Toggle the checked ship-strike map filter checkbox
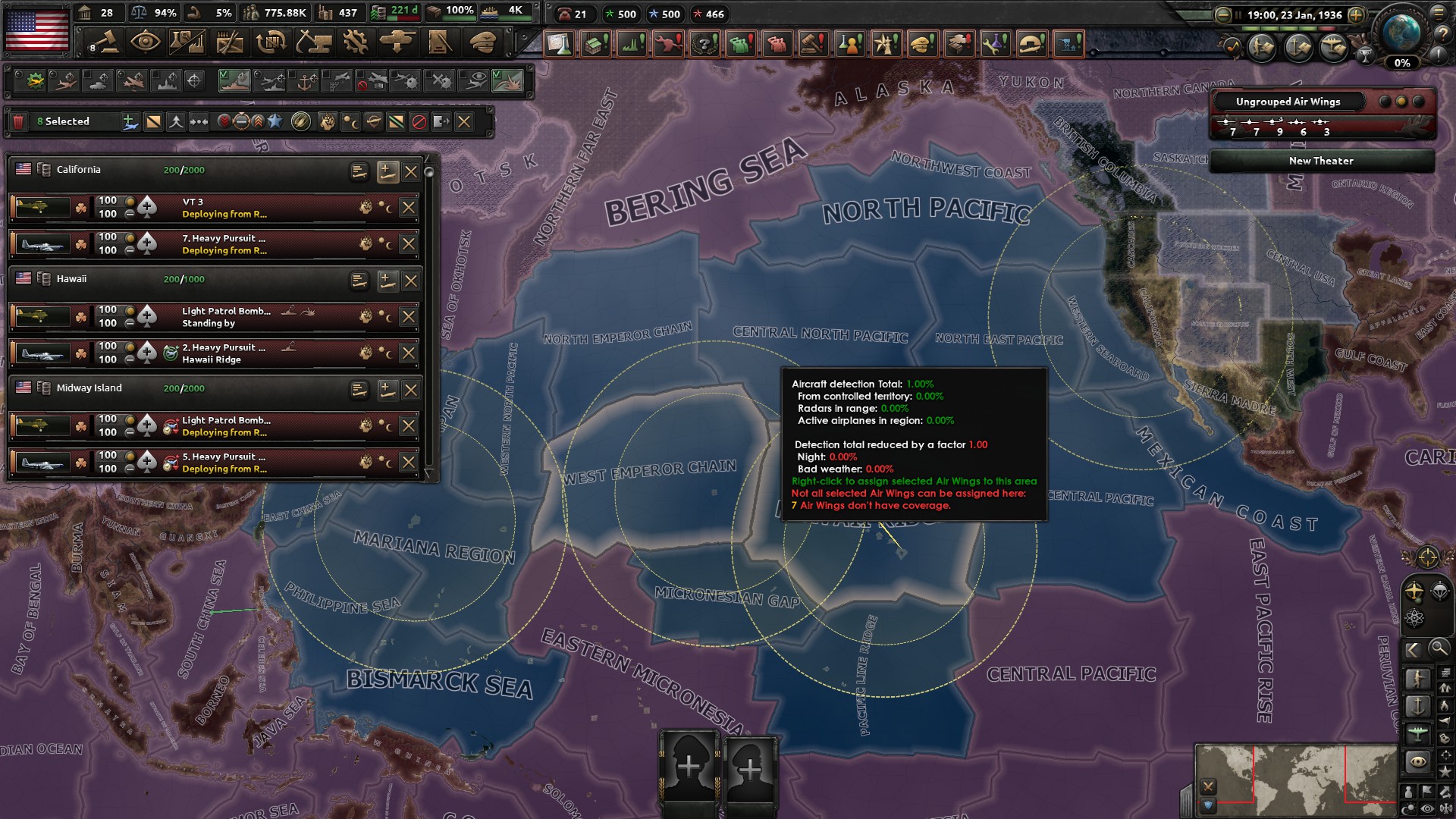Screen dimensions: 1456x819 click(x=223, y=73)
